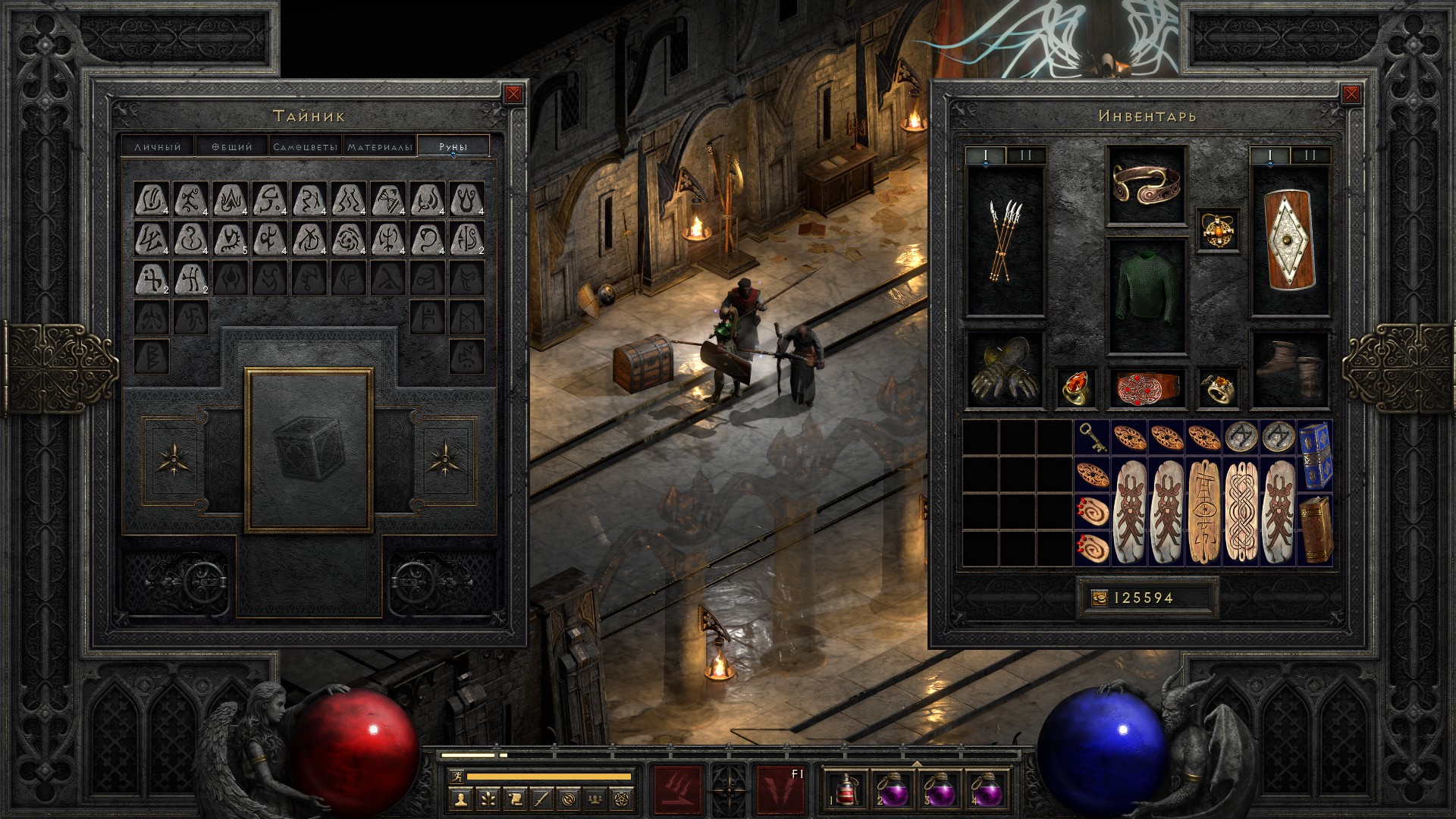Close the Тайник stash window
This screenshot has height=819, width=1456.
(513, 94)
